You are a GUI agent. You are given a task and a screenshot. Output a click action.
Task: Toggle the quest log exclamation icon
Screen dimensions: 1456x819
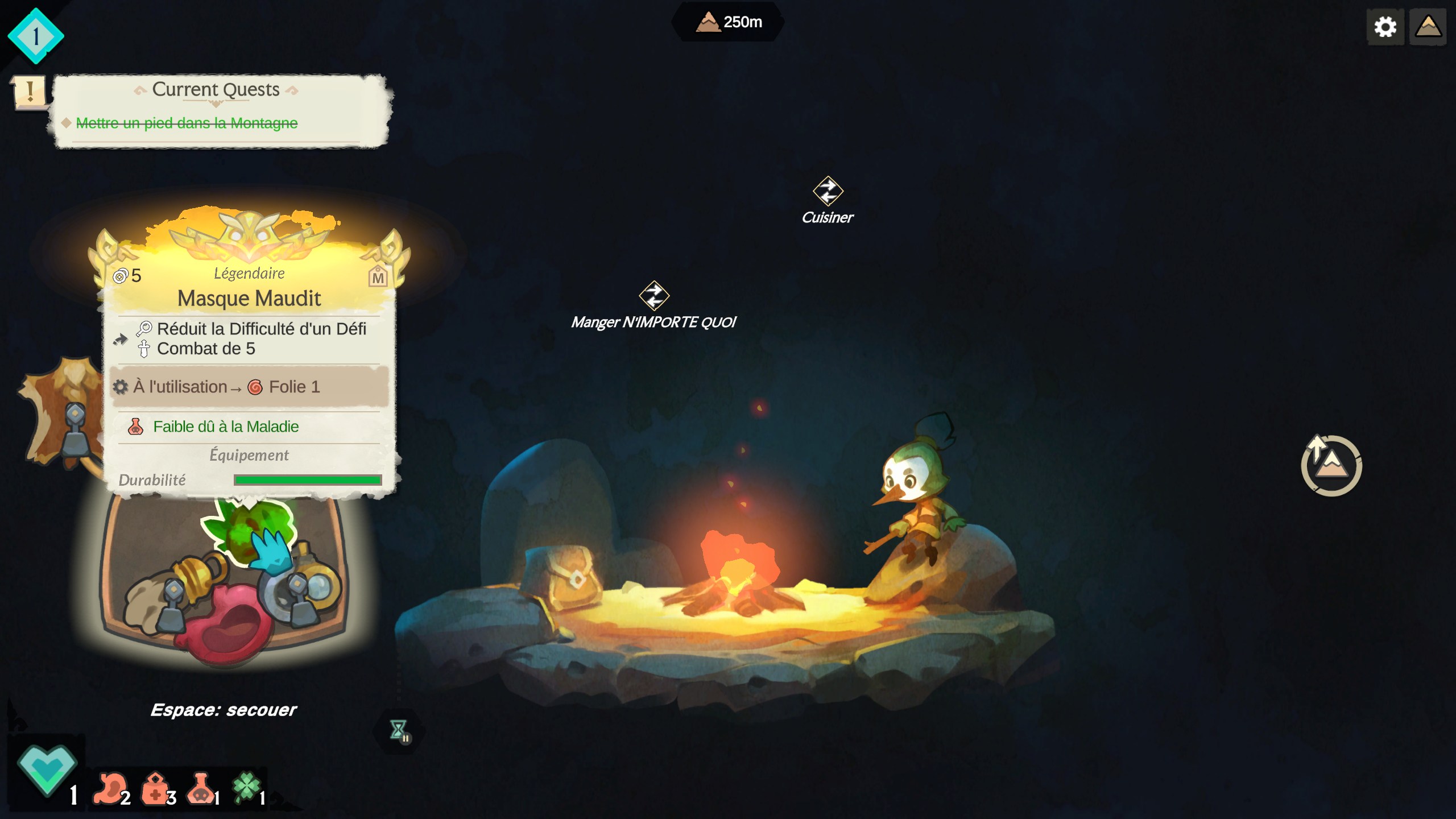(29, 92)
